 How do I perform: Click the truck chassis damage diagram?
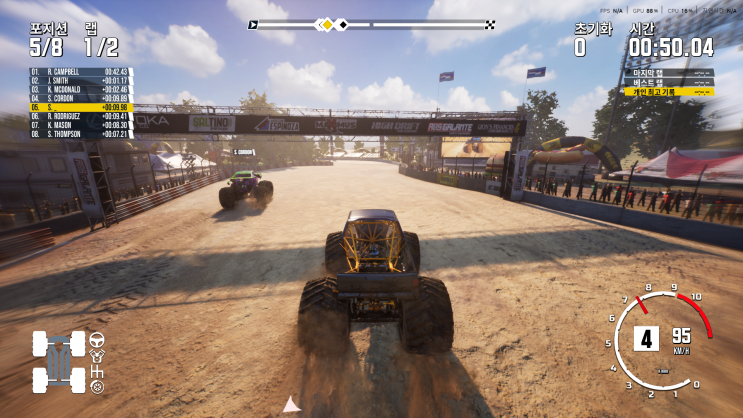pos(58,362)
